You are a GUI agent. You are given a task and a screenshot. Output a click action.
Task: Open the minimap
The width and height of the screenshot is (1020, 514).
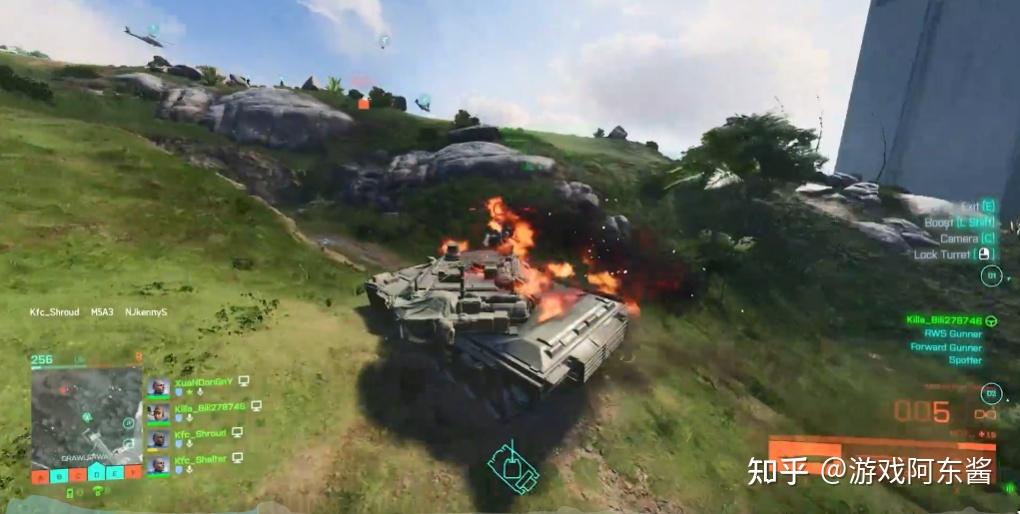point(86,415)
